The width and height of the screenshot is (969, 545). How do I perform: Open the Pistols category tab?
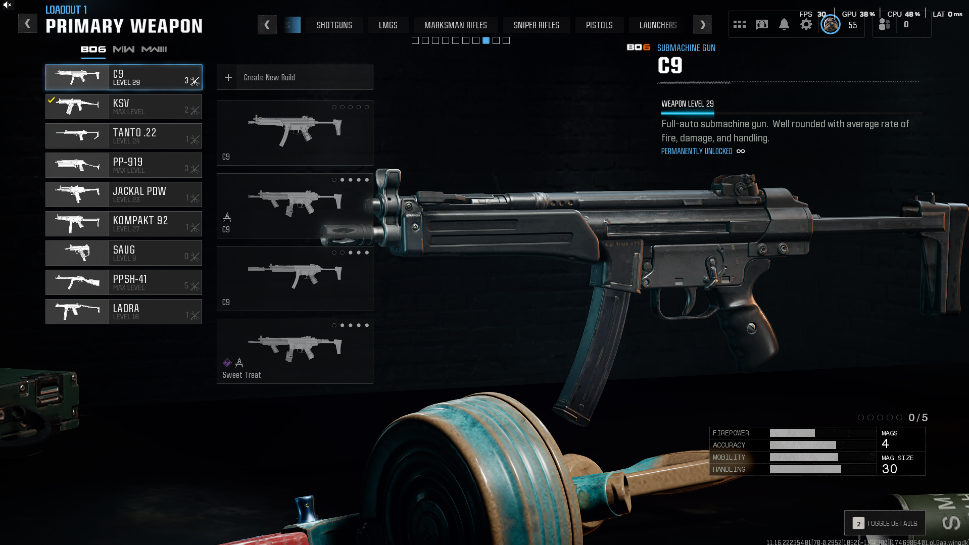[599, 25]
